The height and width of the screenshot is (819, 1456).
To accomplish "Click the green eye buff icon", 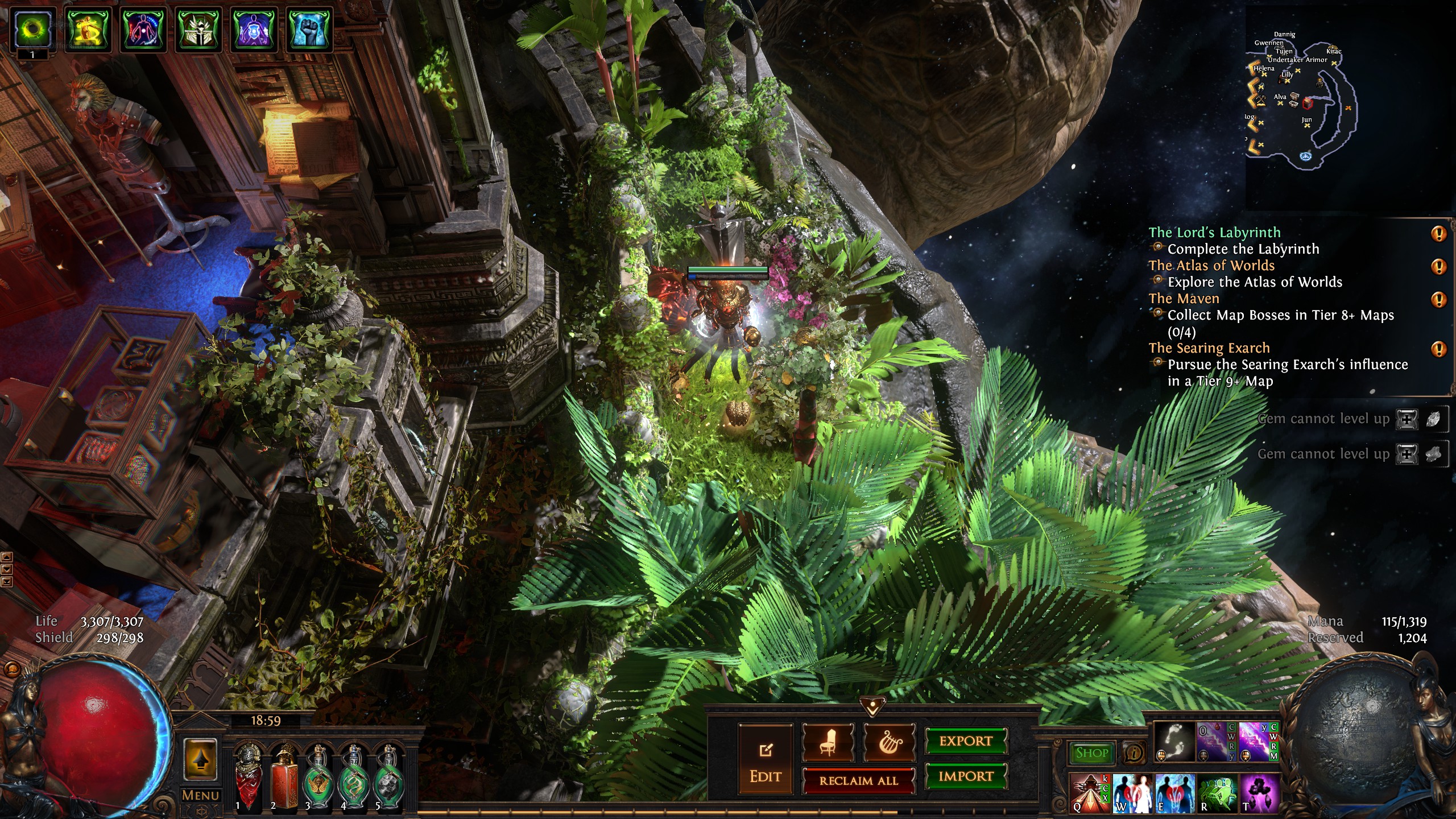I will pyautogui.click(x=32, y=28).
